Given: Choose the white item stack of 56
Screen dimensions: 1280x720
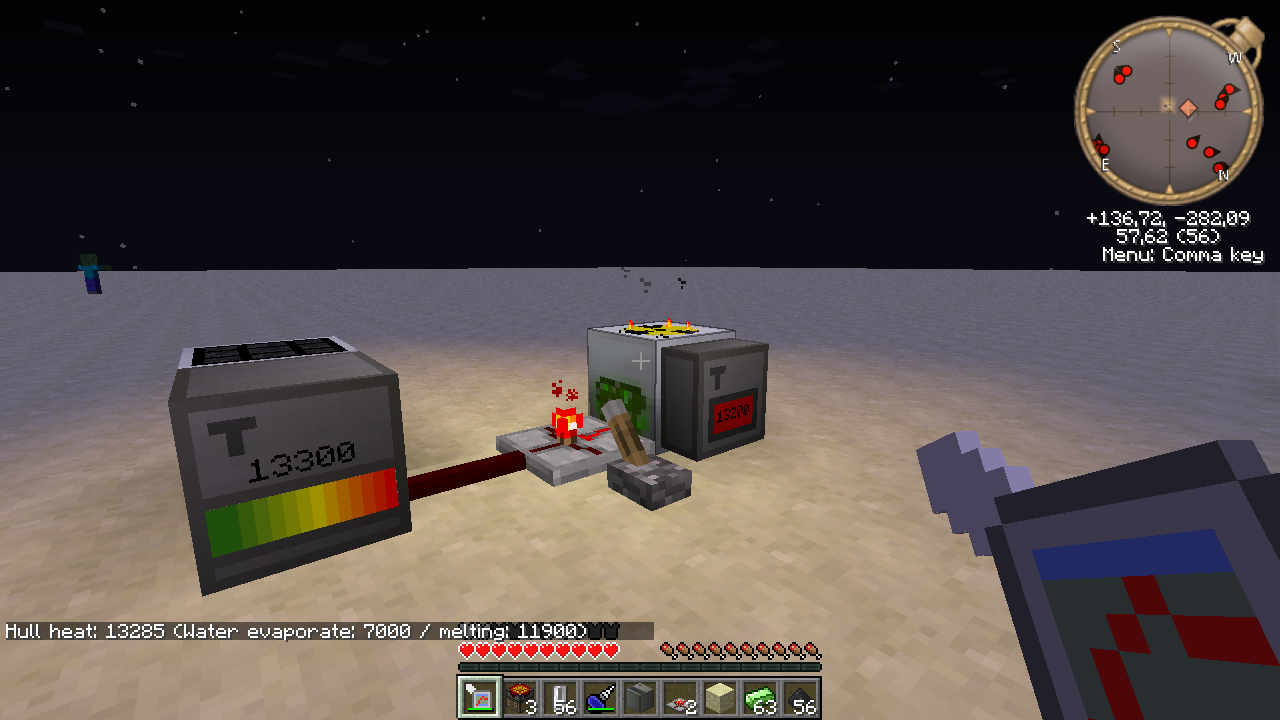Looking at the screenshot, I should click(560, 697).
